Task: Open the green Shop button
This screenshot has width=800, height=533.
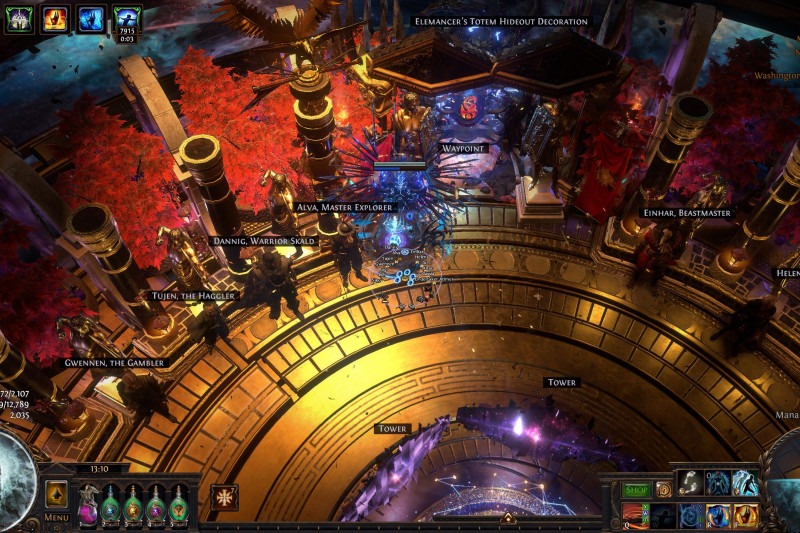Action: point(637,490)
